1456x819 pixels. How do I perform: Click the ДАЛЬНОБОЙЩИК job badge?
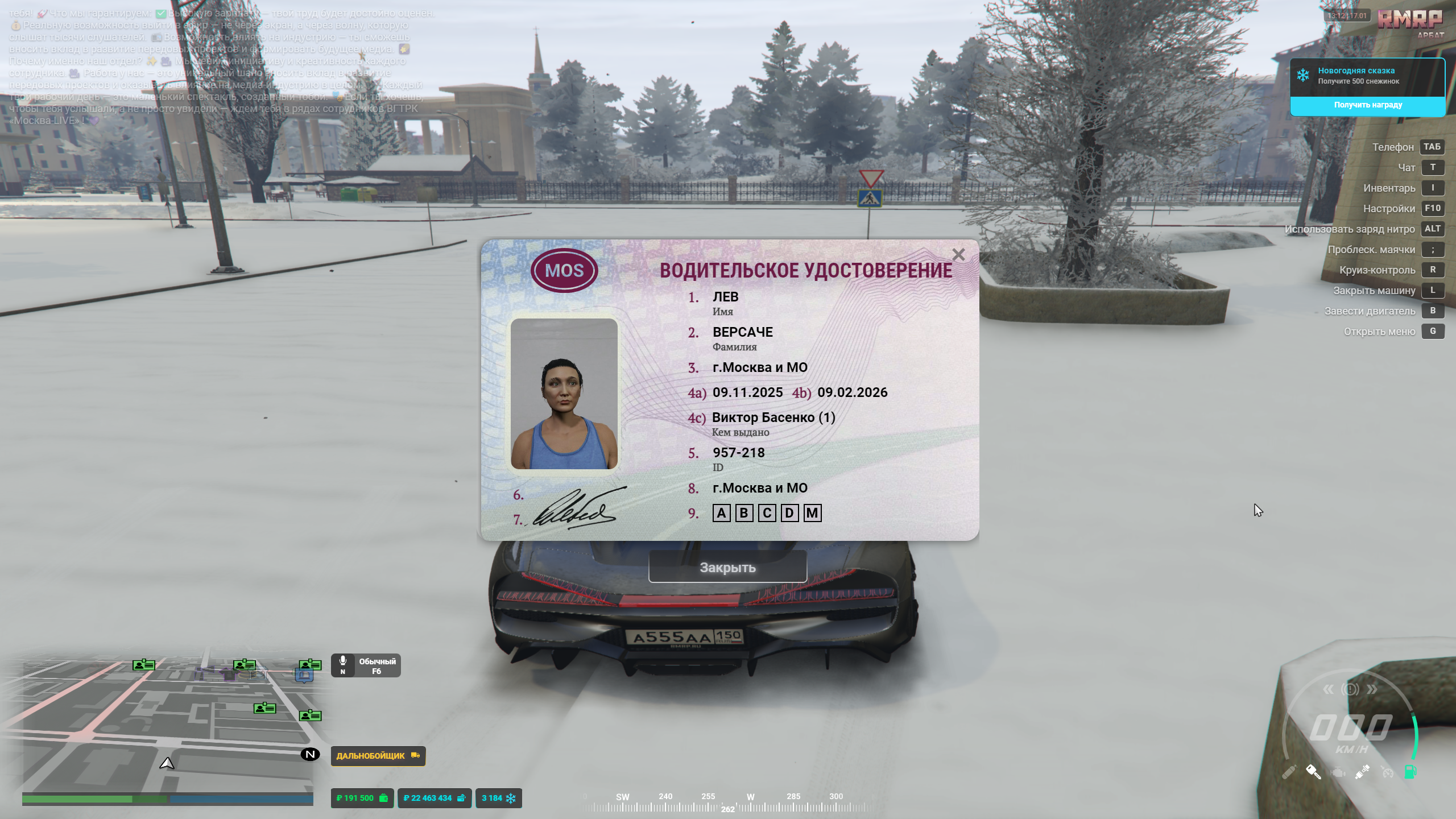click(378, 756)
